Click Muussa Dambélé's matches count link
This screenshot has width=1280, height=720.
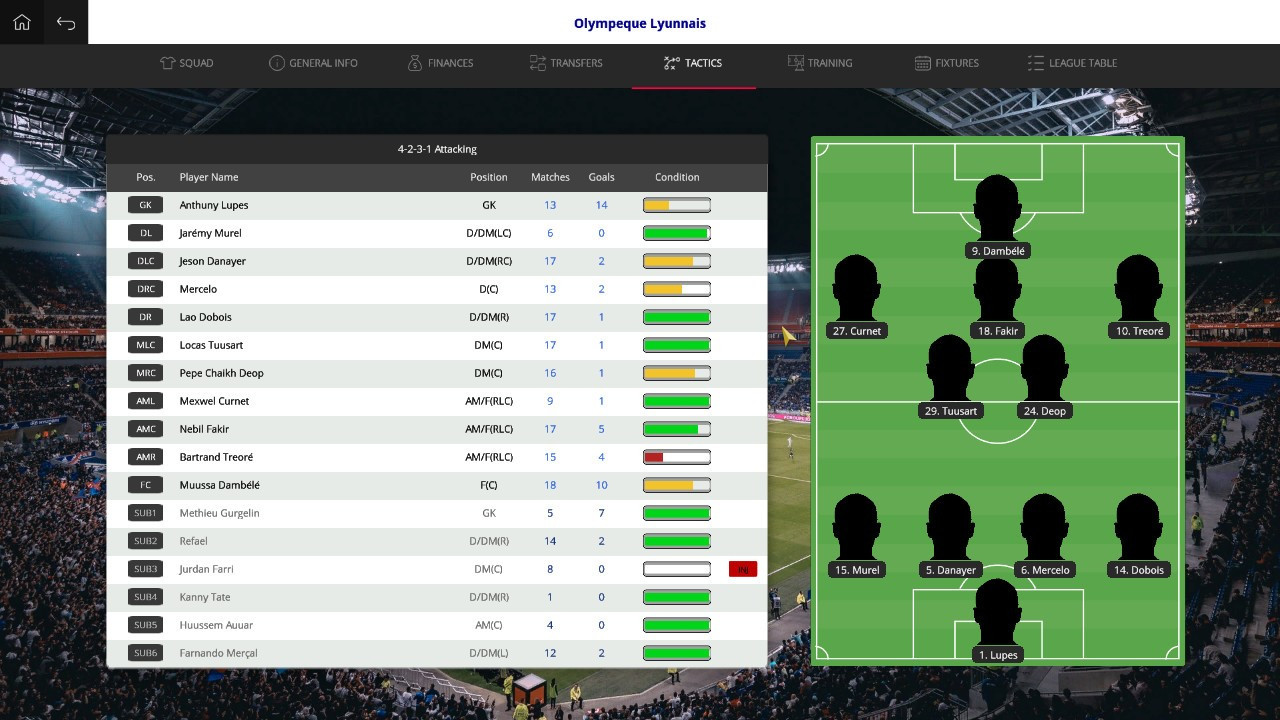549,485
